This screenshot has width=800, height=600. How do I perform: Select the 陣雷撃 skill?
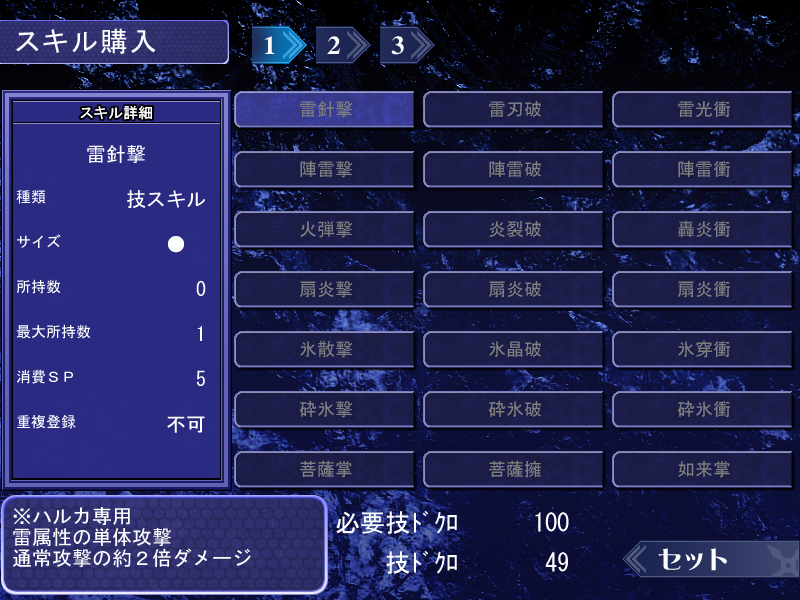pos(325,169)
